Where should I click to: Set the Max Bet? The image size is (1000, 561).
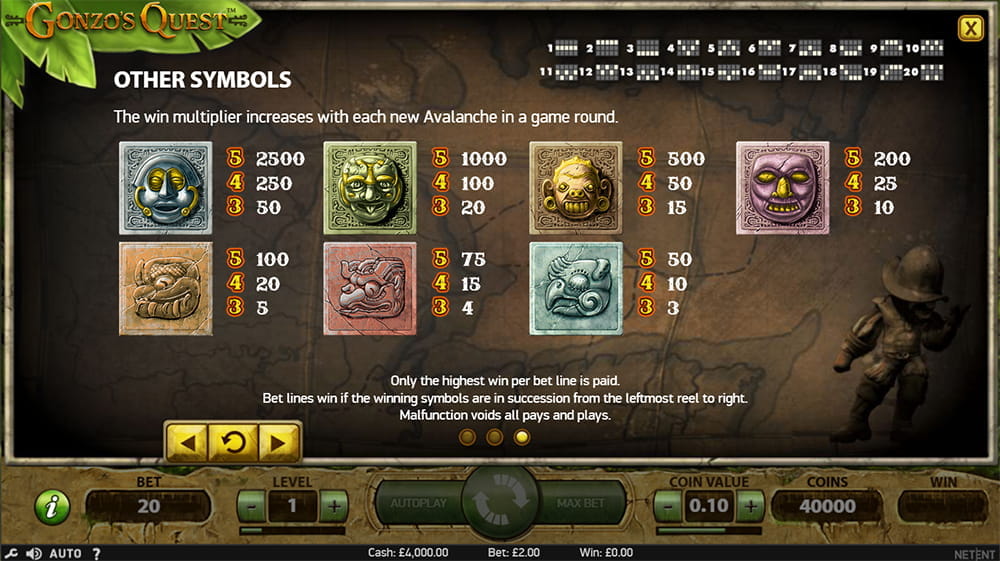coord(582,502)
